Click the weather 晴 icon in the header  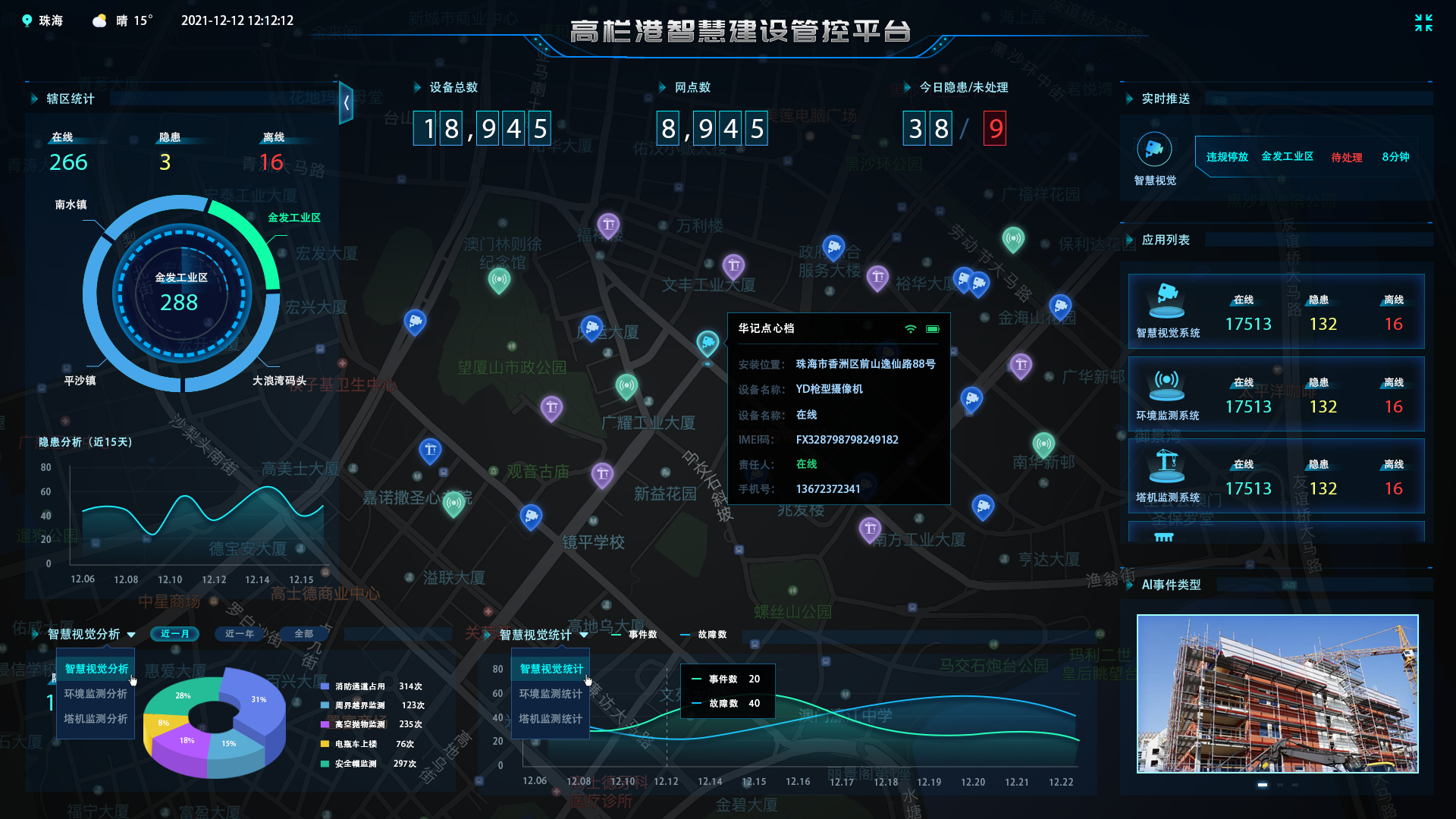click(99, 20)
